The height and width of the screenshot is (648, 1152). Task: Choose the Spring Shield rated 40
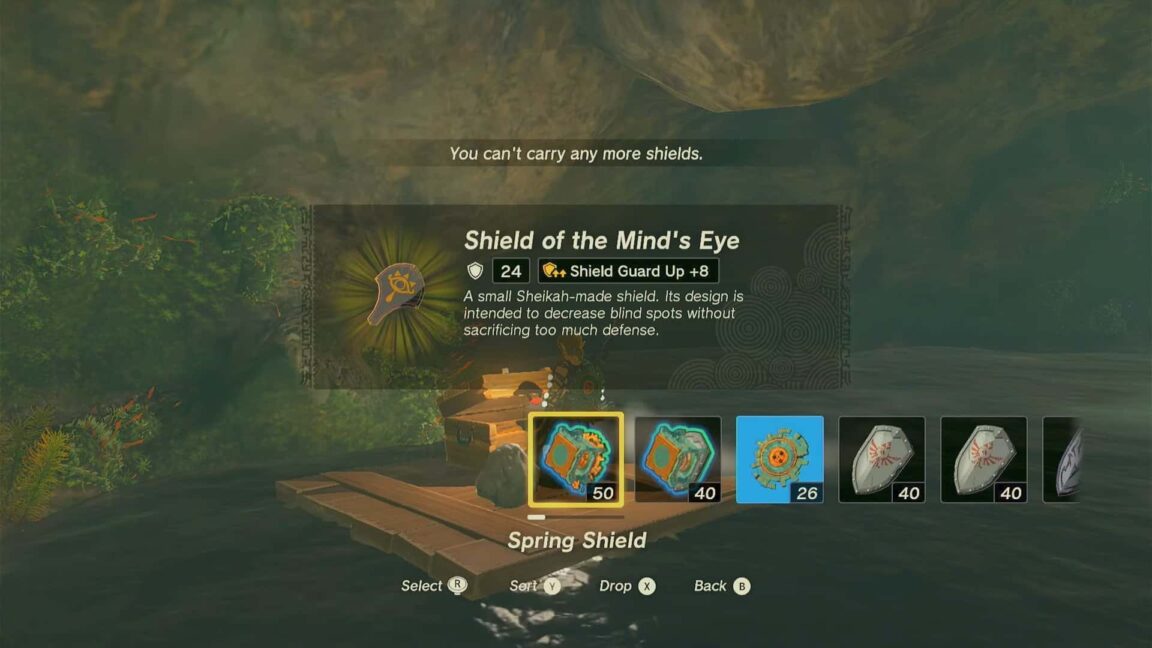tap(678, 459)
